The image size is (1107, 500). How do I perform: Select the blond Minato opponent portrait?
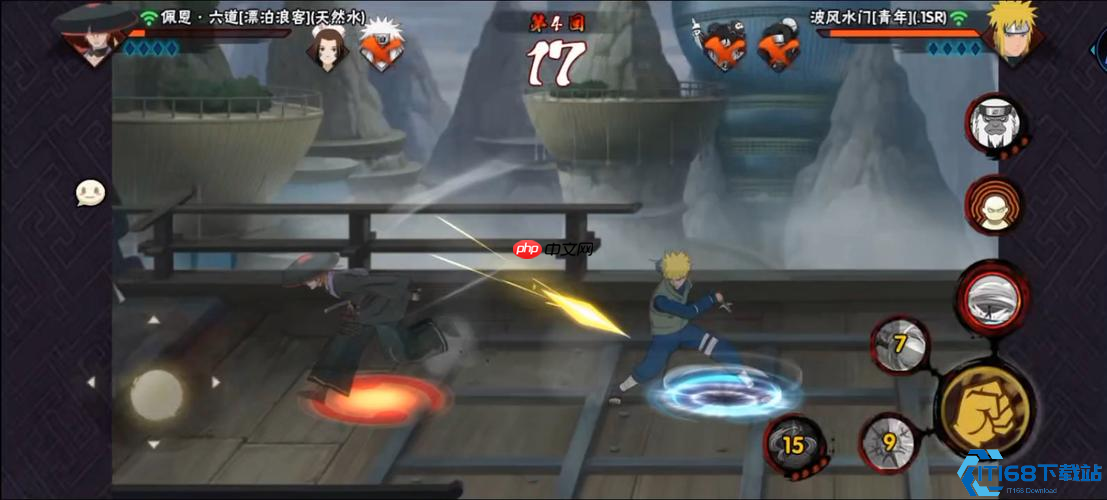click(x=1012, y=32)
